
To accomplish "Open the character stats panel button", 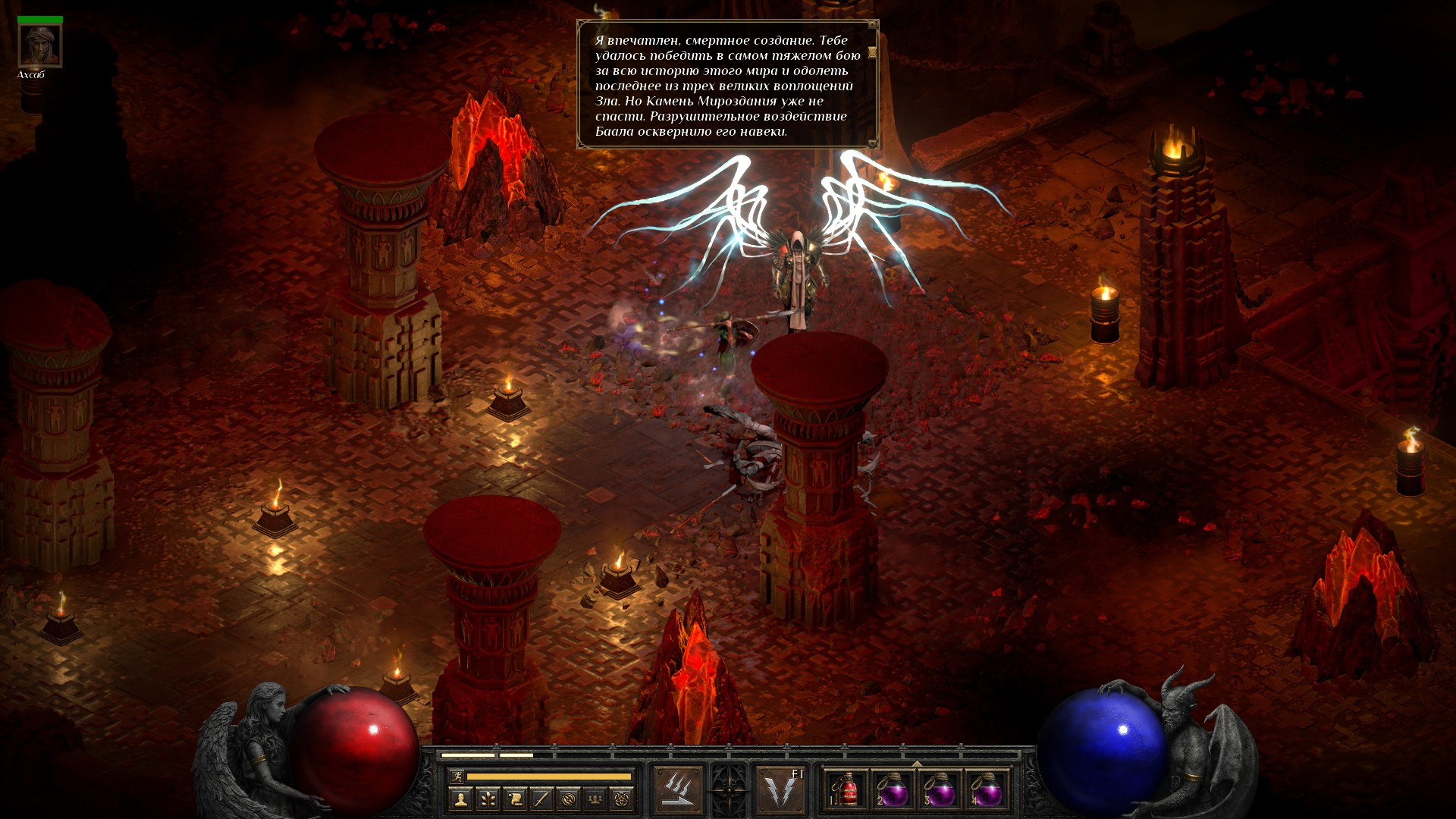I will [460, 799].
